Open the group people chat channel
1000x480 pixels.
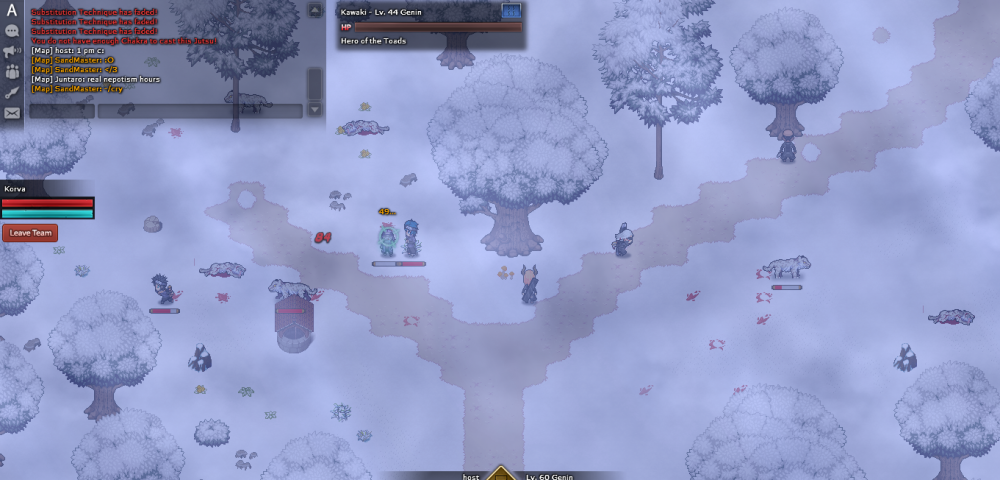click(x=12, y=72)
